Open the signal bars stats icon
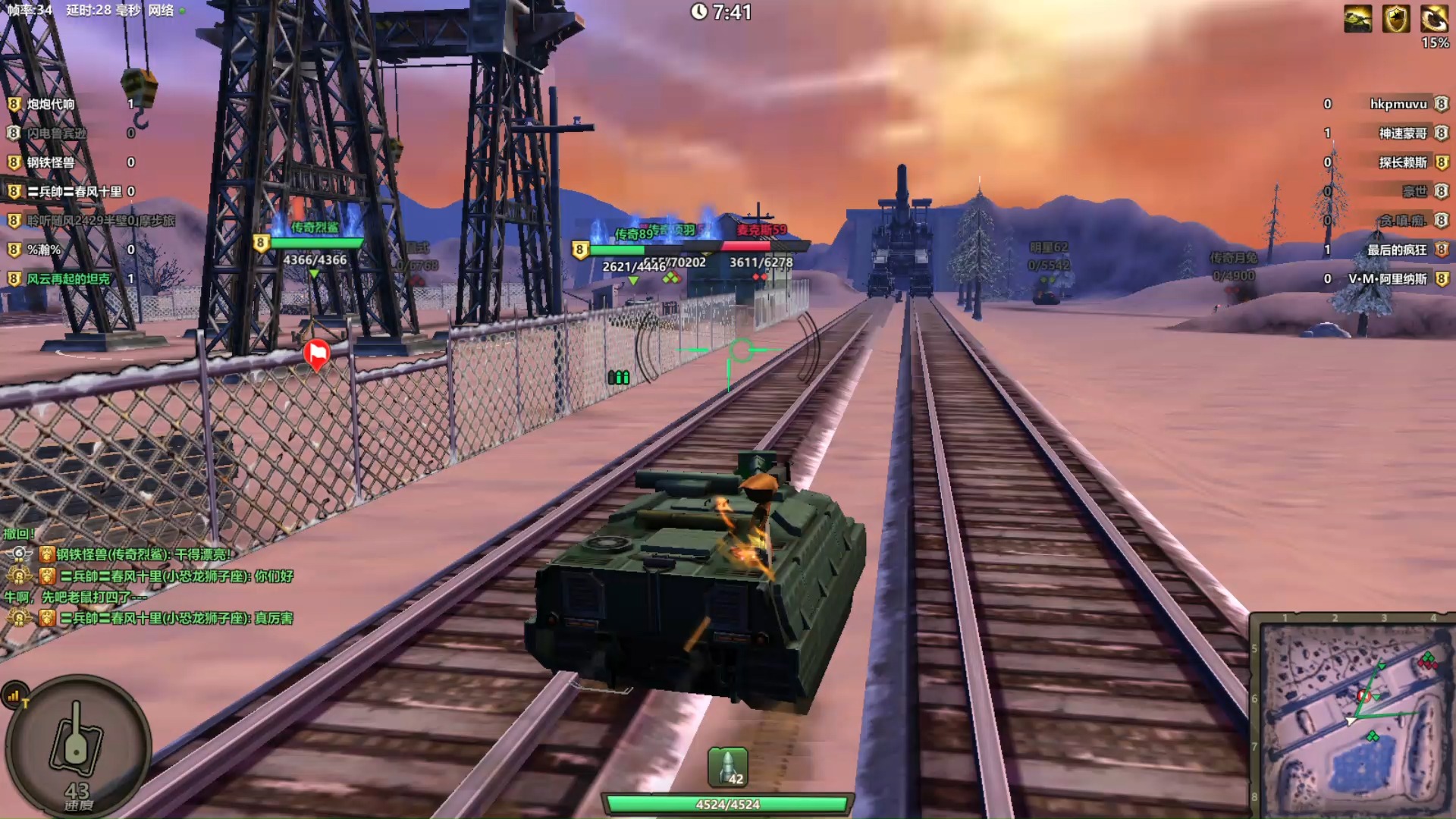Viewport: 1456px width, 819px height. click(x=14, y=695)
